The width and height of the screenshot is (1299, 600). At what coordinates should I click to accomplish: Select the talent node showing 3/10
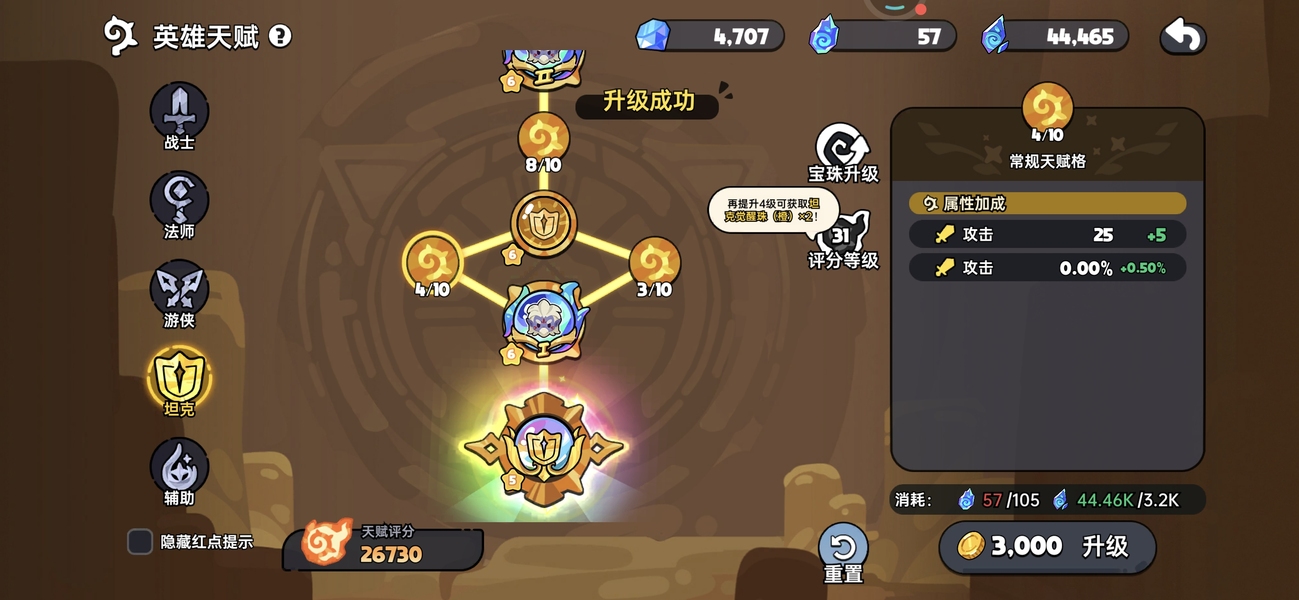[x=655, y=263]
